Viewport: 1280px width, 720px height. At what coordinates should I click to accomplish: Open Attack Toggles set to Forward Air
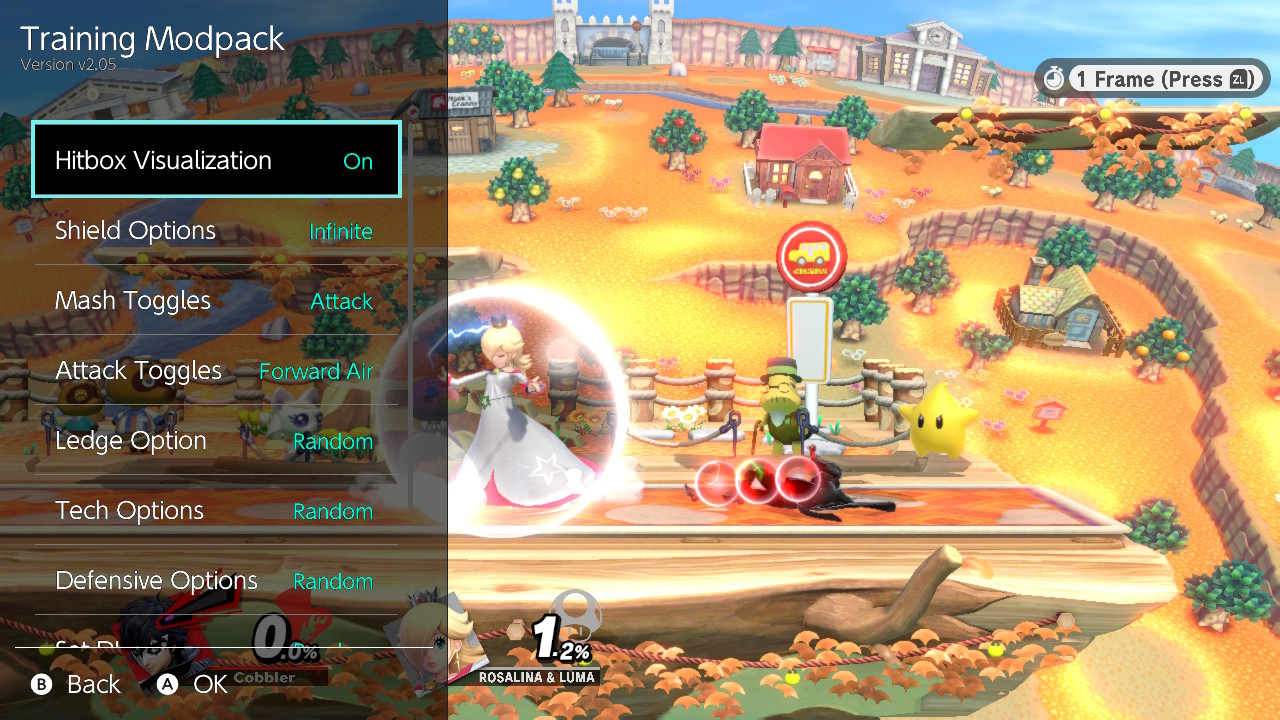point(216,371)
